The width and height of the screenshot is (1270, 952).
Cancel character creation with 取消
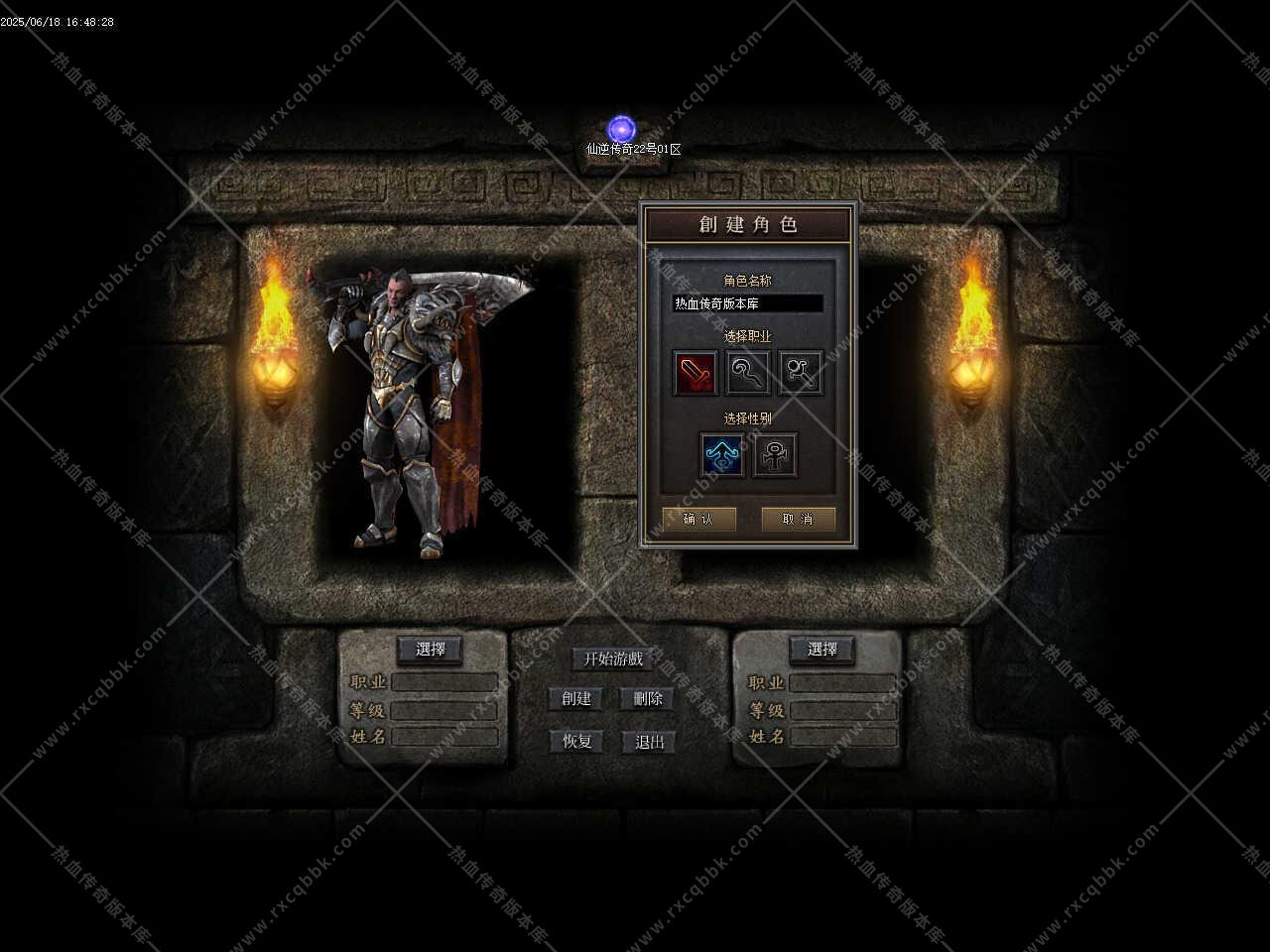pos(798,519)
